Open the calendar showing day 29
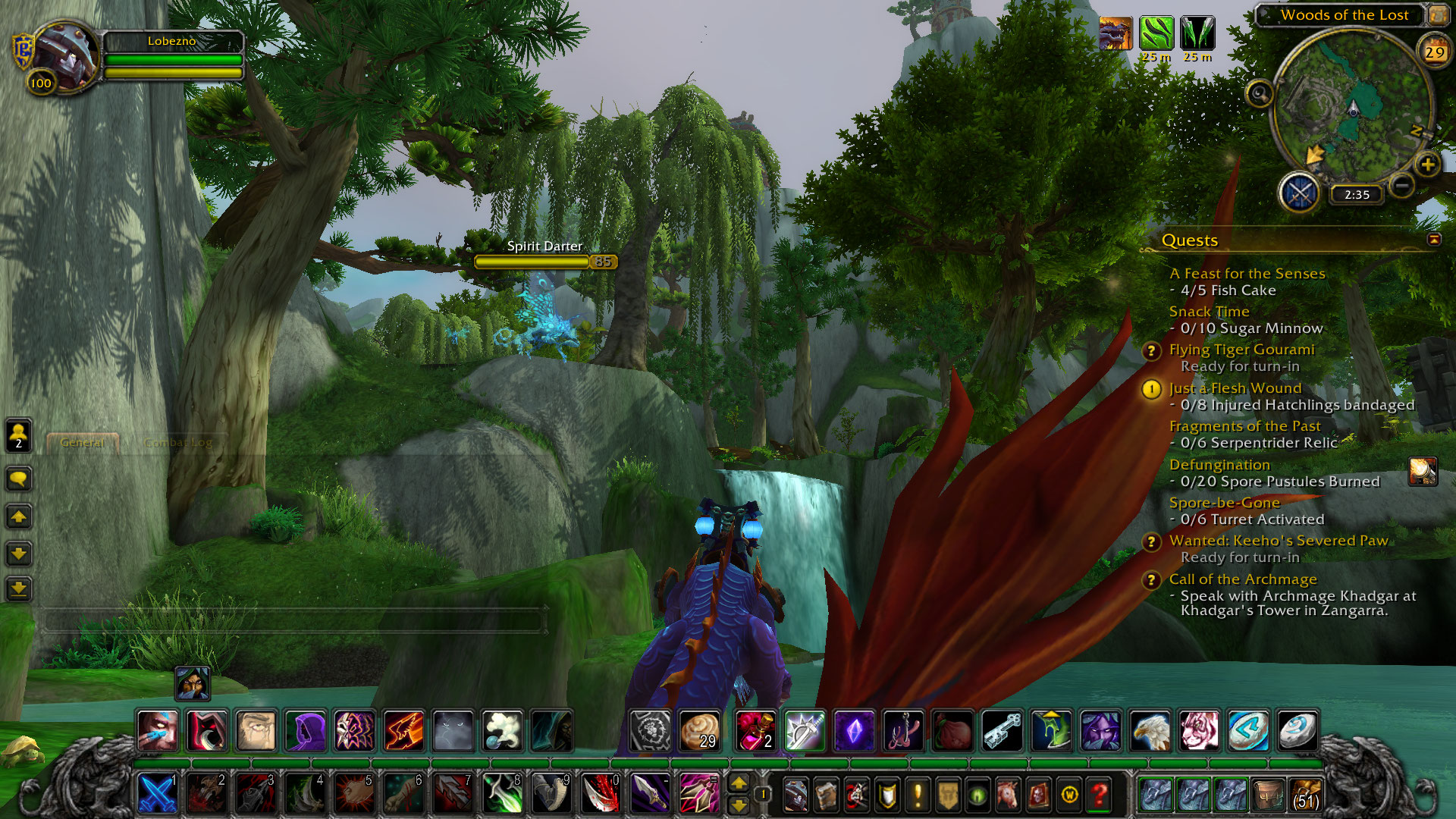Screen dimensions: 1456x819 tap(1434, 52)
